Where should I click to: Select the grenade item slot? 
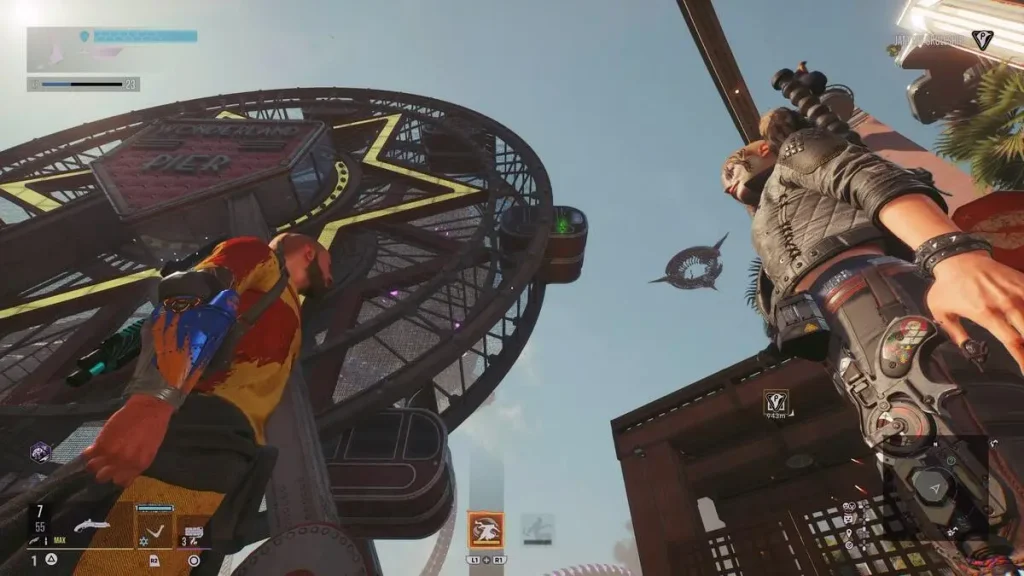(194, 532)
